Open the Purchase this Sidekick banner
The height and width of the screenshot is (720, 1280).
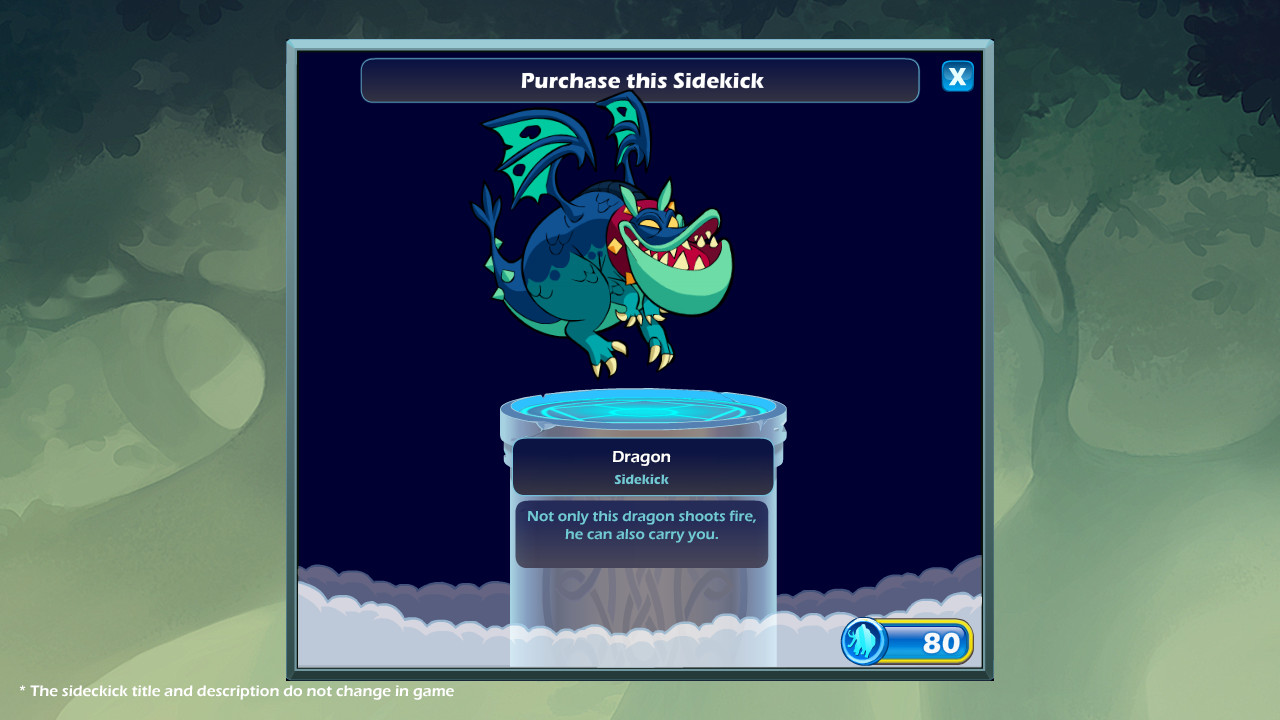tap(640, 80)
